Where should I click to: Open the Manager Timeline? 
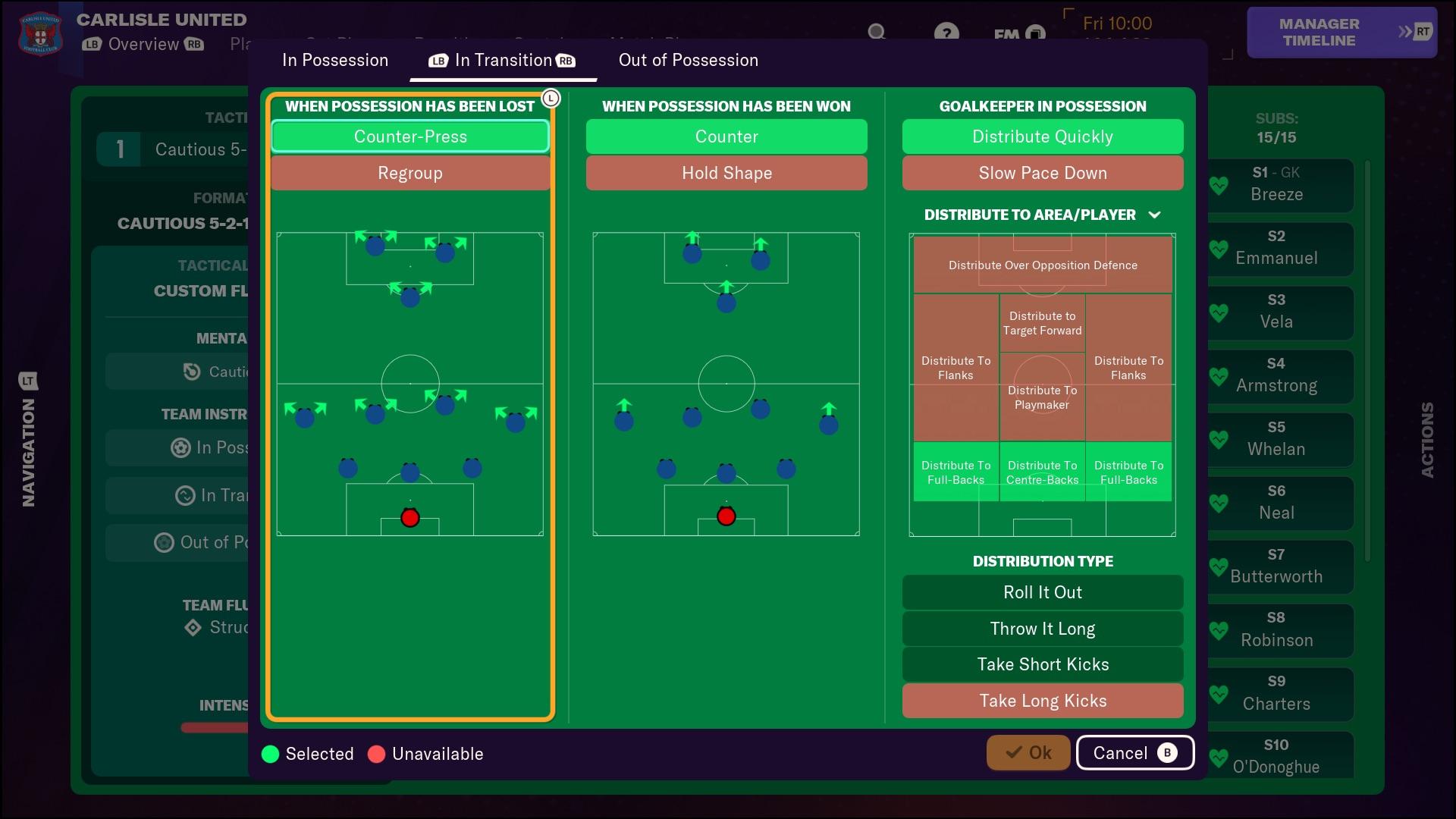coord(1341,33)
